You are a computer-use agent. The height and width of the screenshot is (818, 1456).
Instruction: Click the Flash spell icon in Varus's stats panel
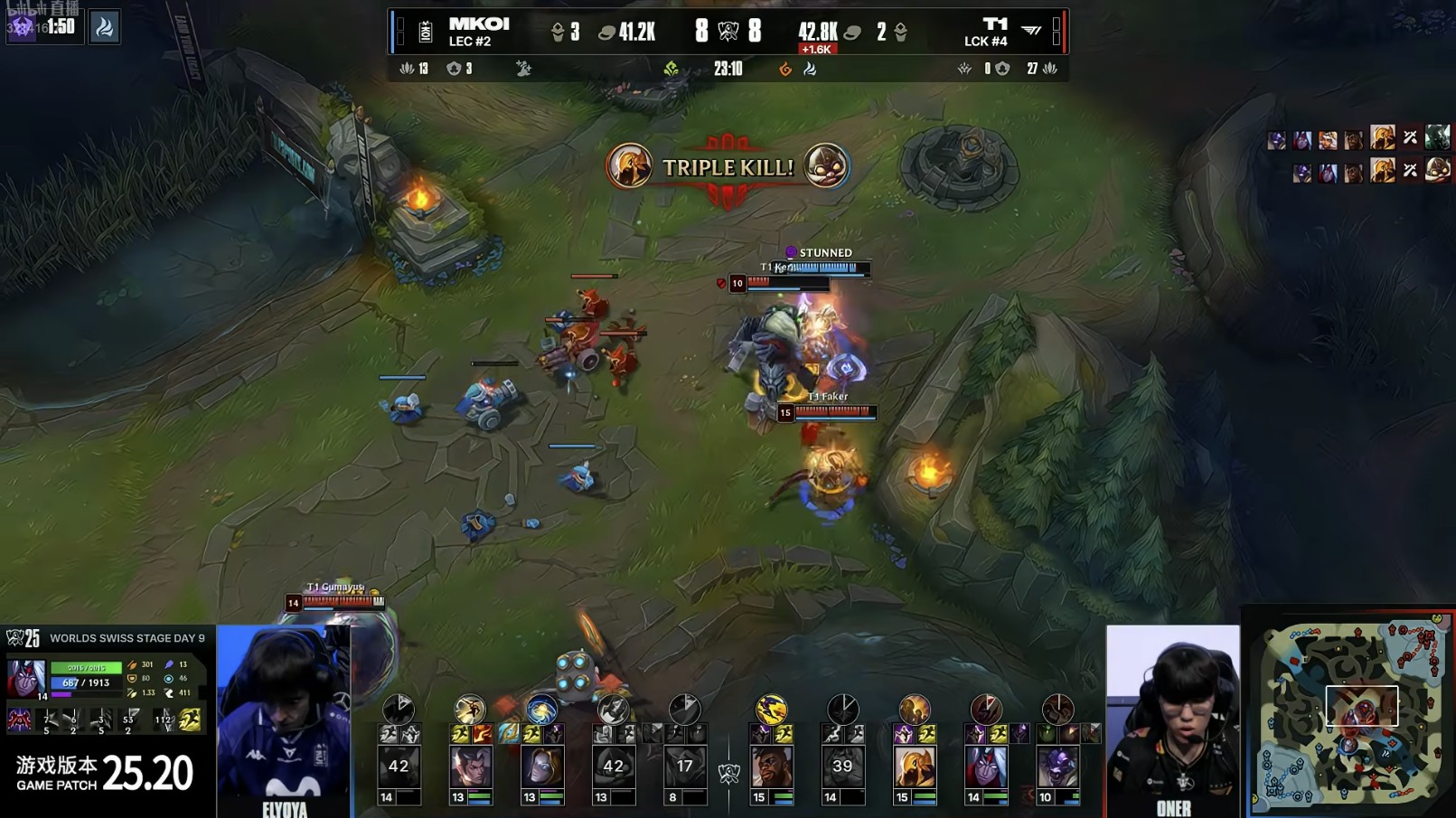pyautogui.click(x=190, y=719)
